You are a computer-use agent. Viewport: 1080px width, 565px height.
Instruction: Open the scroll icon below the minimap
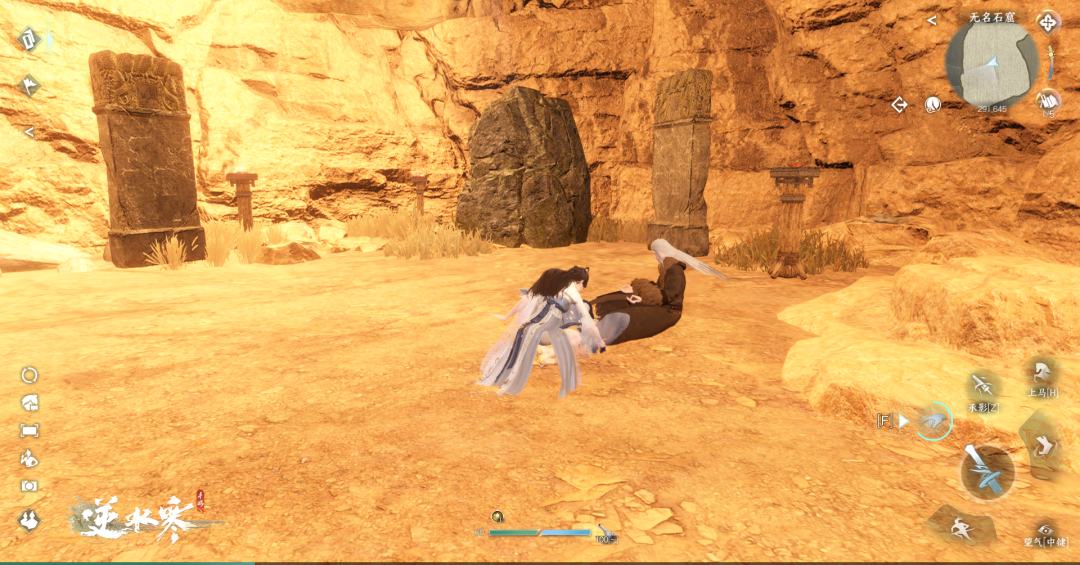coord(1047,99)
